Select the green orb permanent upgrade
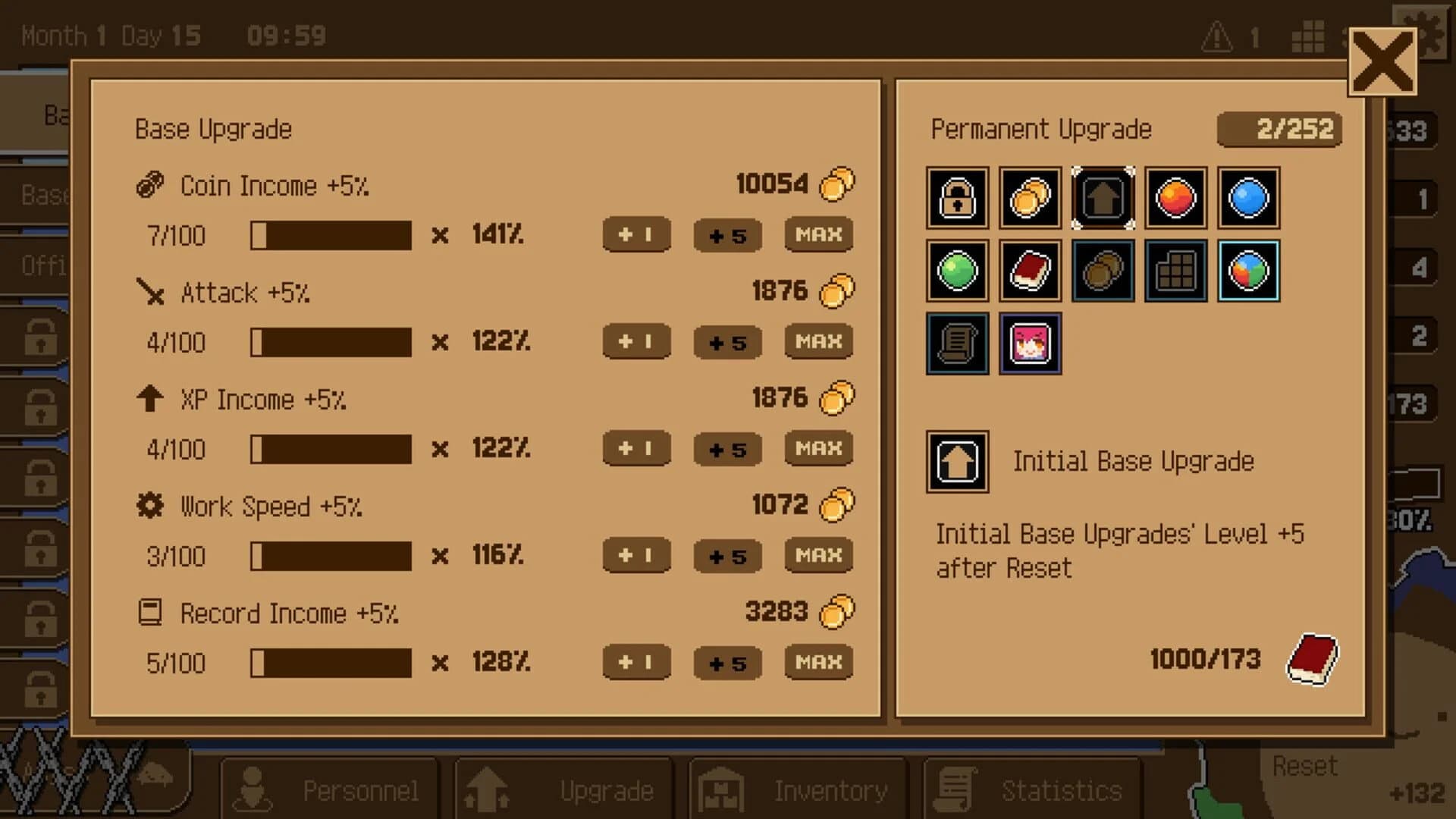This screenshot has width=1456, height=819. [x=956, y=271]
